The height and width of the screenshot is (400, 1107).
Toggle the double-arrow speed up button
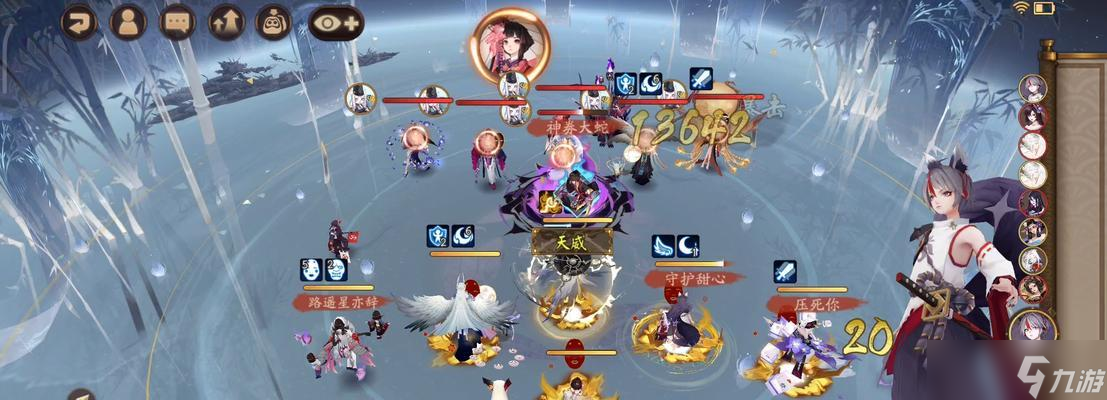[x=226, y=22]
